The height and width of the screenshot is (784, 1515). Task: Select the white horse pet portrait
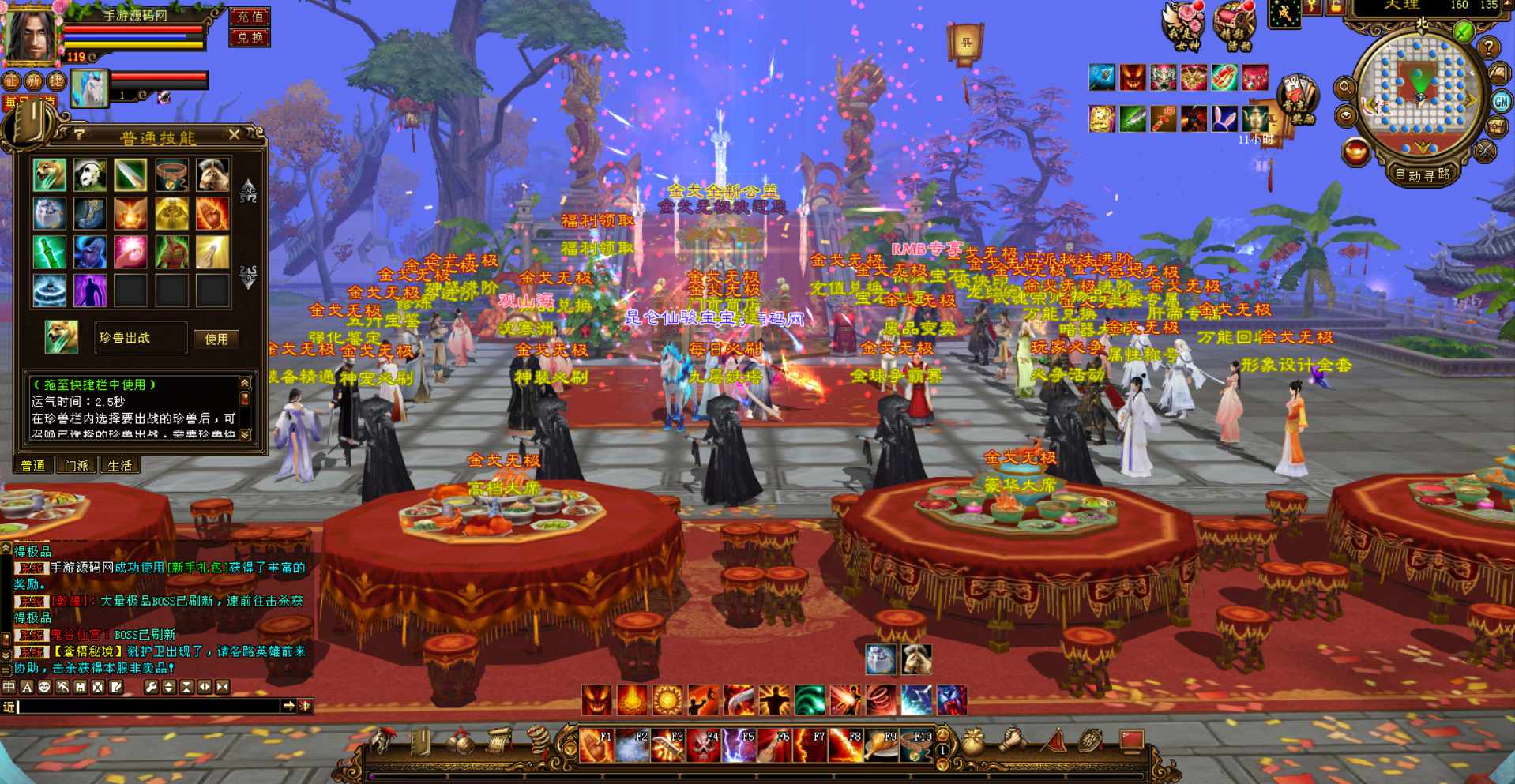click(x=89, y=88)
